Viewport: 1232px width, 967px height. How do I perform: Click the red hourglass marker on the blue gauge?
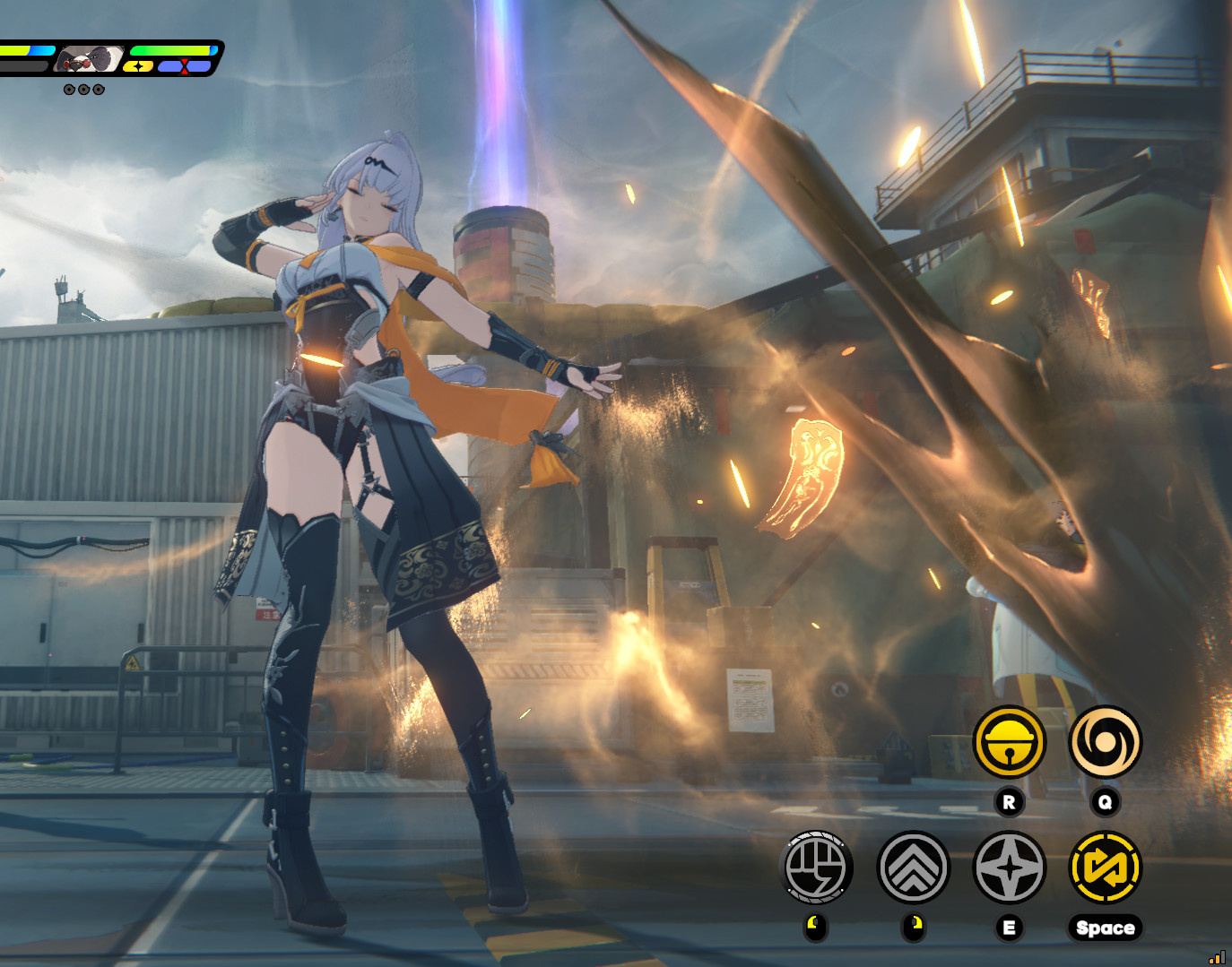184,65
